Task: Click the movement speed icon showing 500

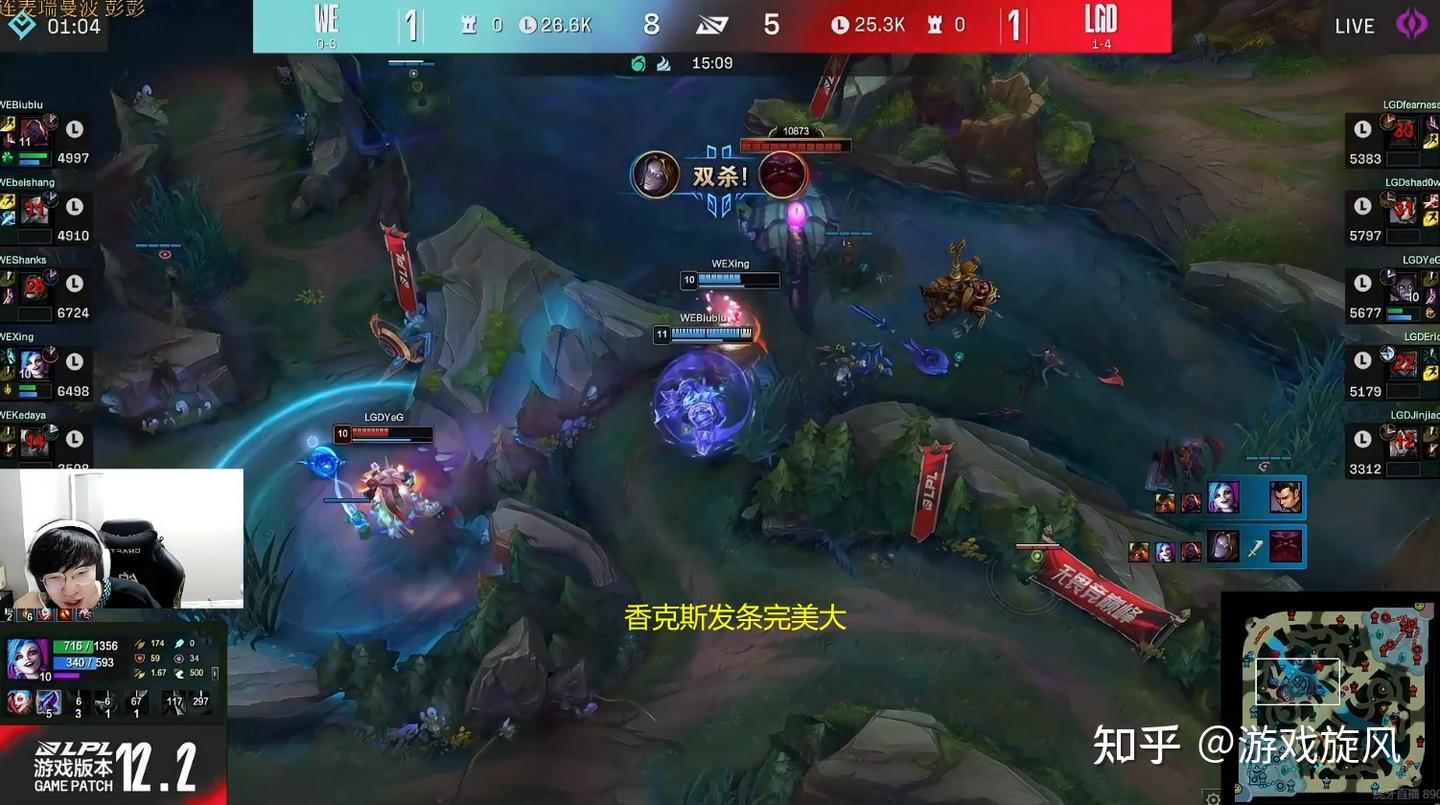Action: tap(181, 673)
